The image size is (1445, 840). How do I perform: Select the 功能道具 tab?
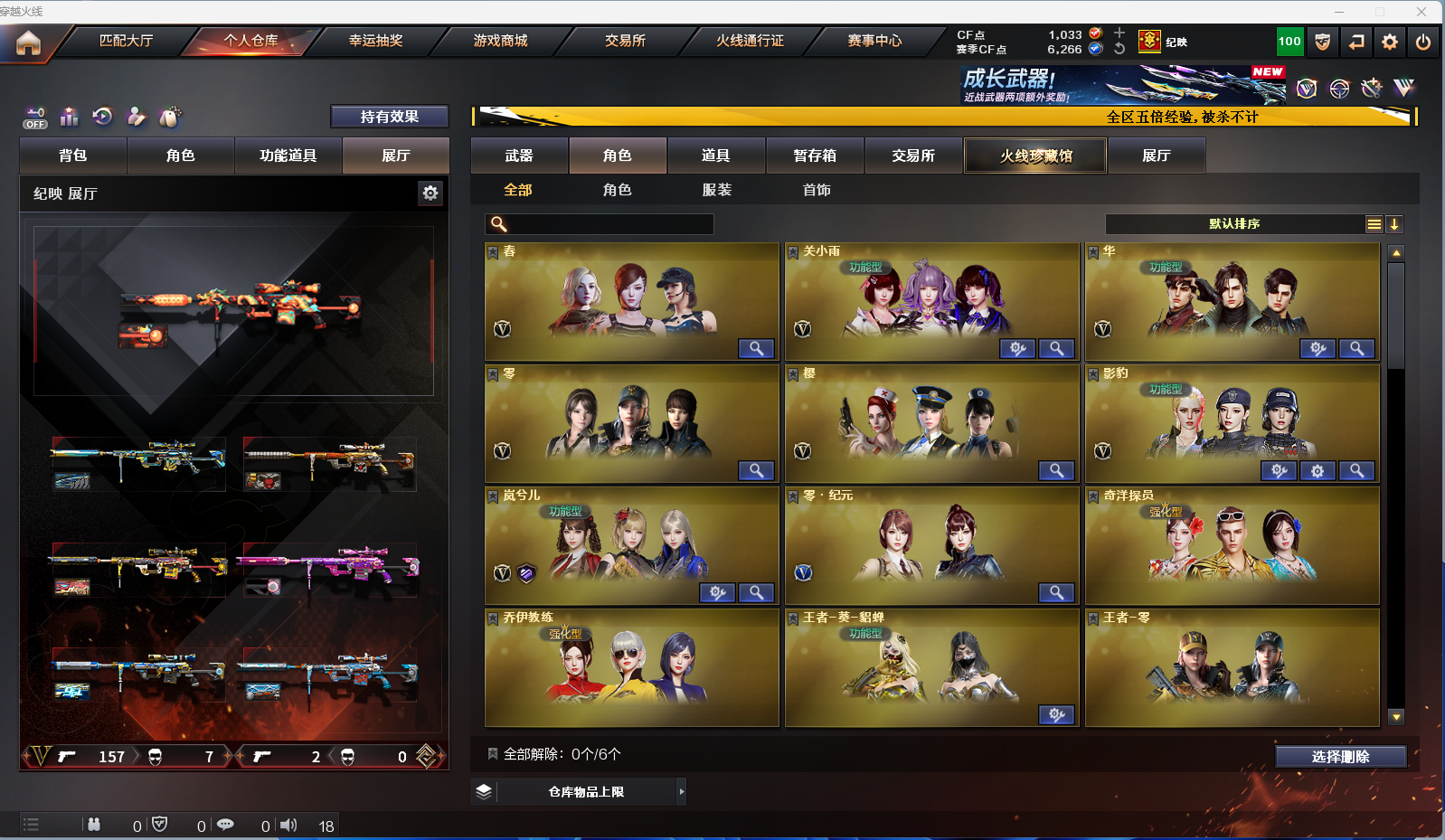[288, 156]
